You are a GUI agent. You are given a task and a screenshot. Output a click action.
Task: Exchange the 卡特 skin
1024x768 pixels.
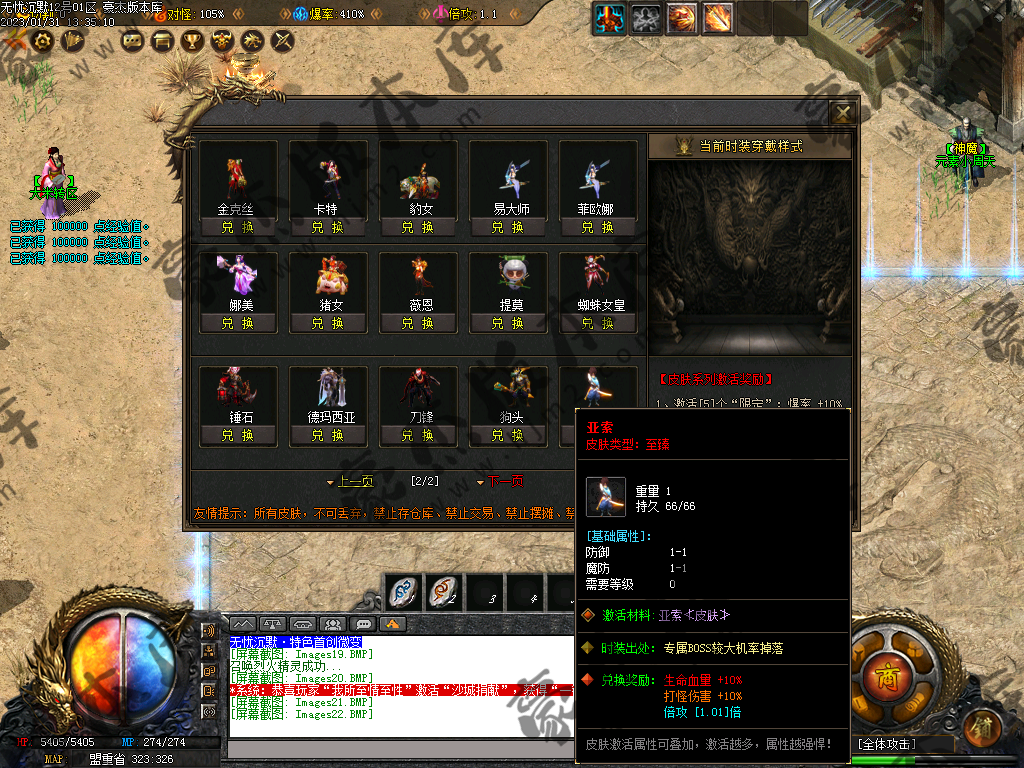327,227
